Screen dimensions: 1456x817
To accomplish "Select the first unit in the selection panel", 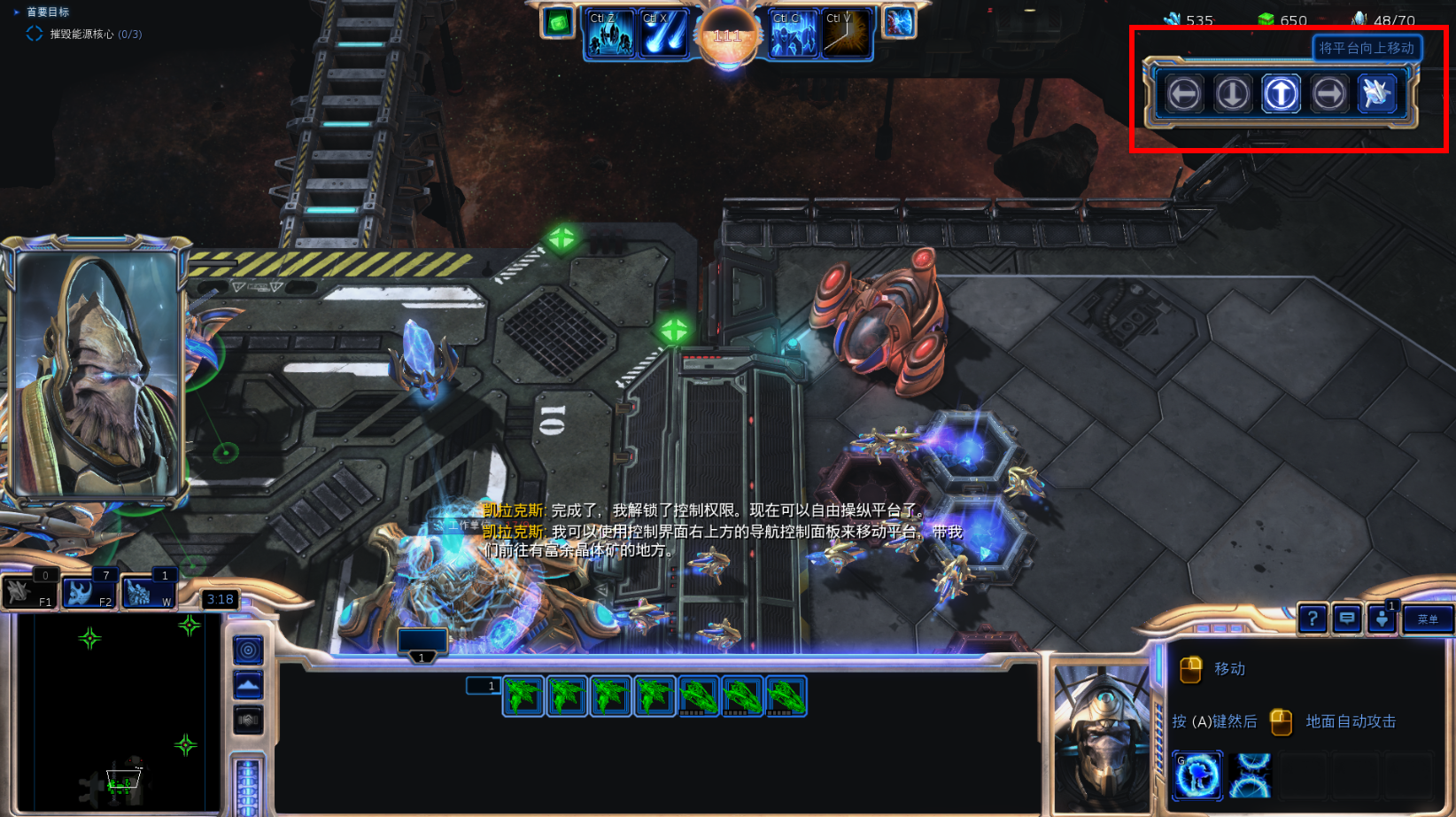I will coord(523,696).
